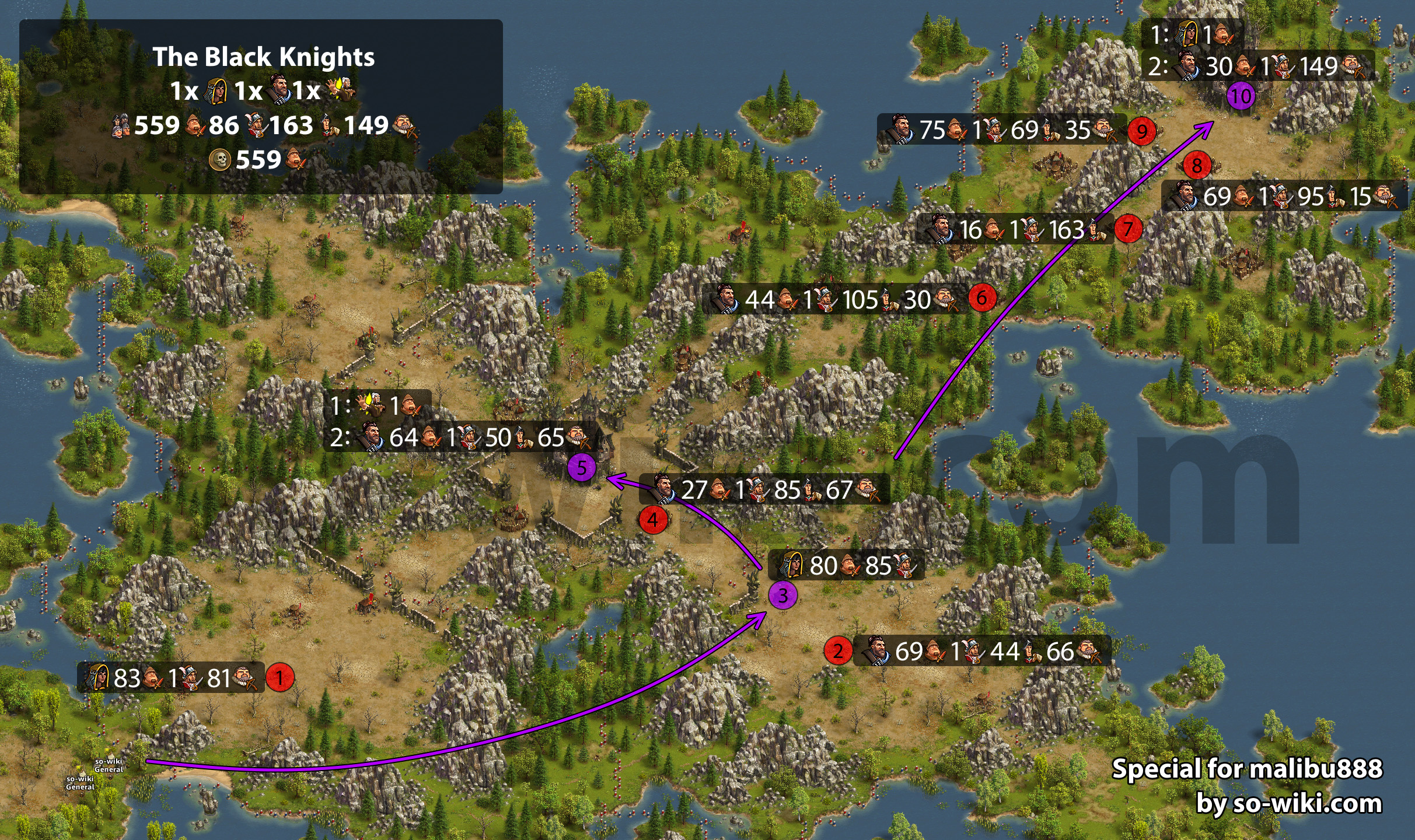1415x840 pixels.
Task: Pick the purple marker numbered 5
Action: click(581, 468)
